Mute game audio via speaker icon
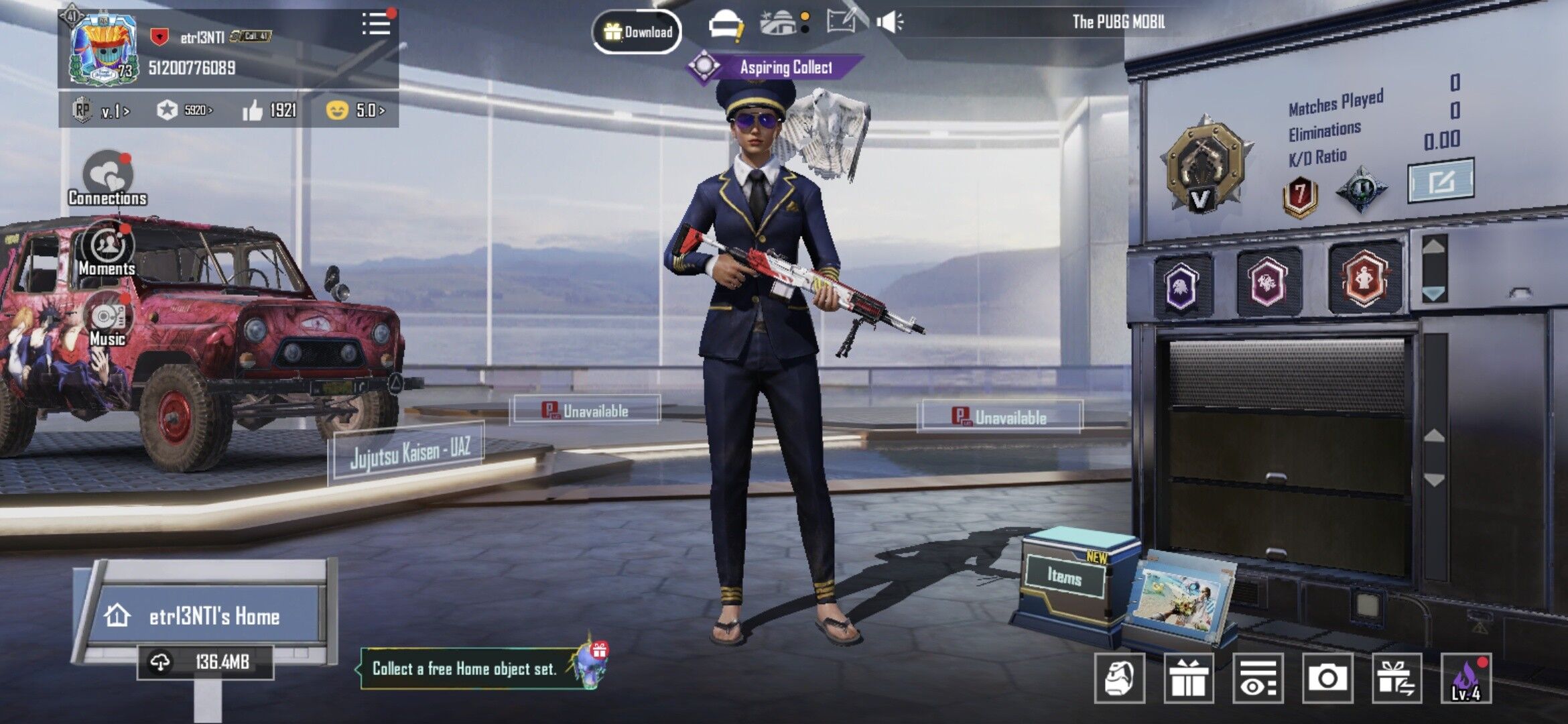 [x=890, y=22]
